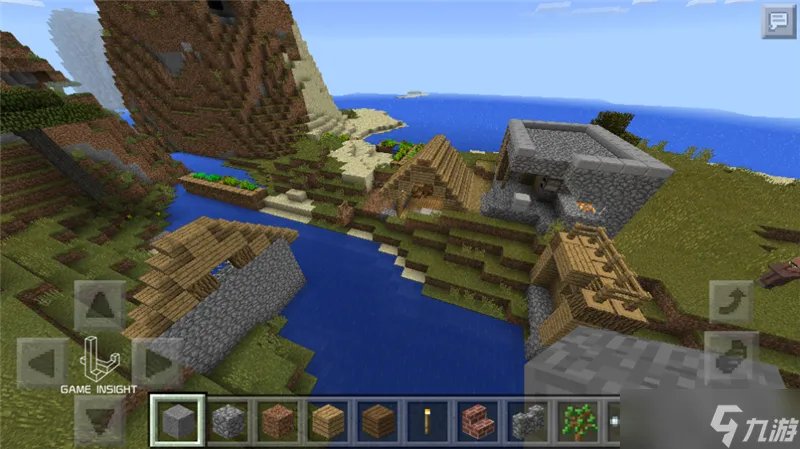Tap the move right arrow
The width and height of the screenshot is (800, 449).
click(x=156, y=361)
